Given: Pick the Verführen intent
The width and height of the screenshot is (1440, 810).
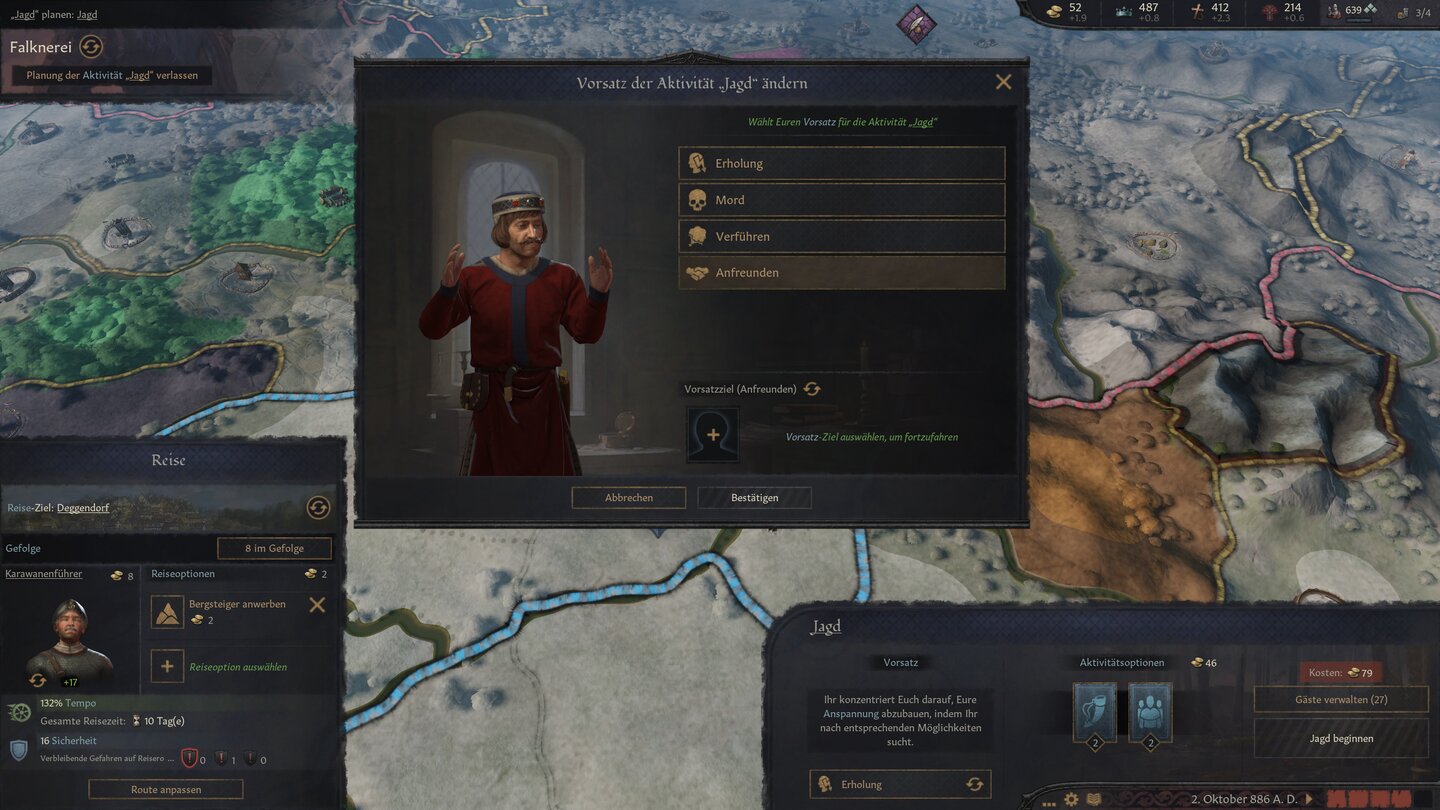Looking at the screenshot, I should click(x=841, y=237).
